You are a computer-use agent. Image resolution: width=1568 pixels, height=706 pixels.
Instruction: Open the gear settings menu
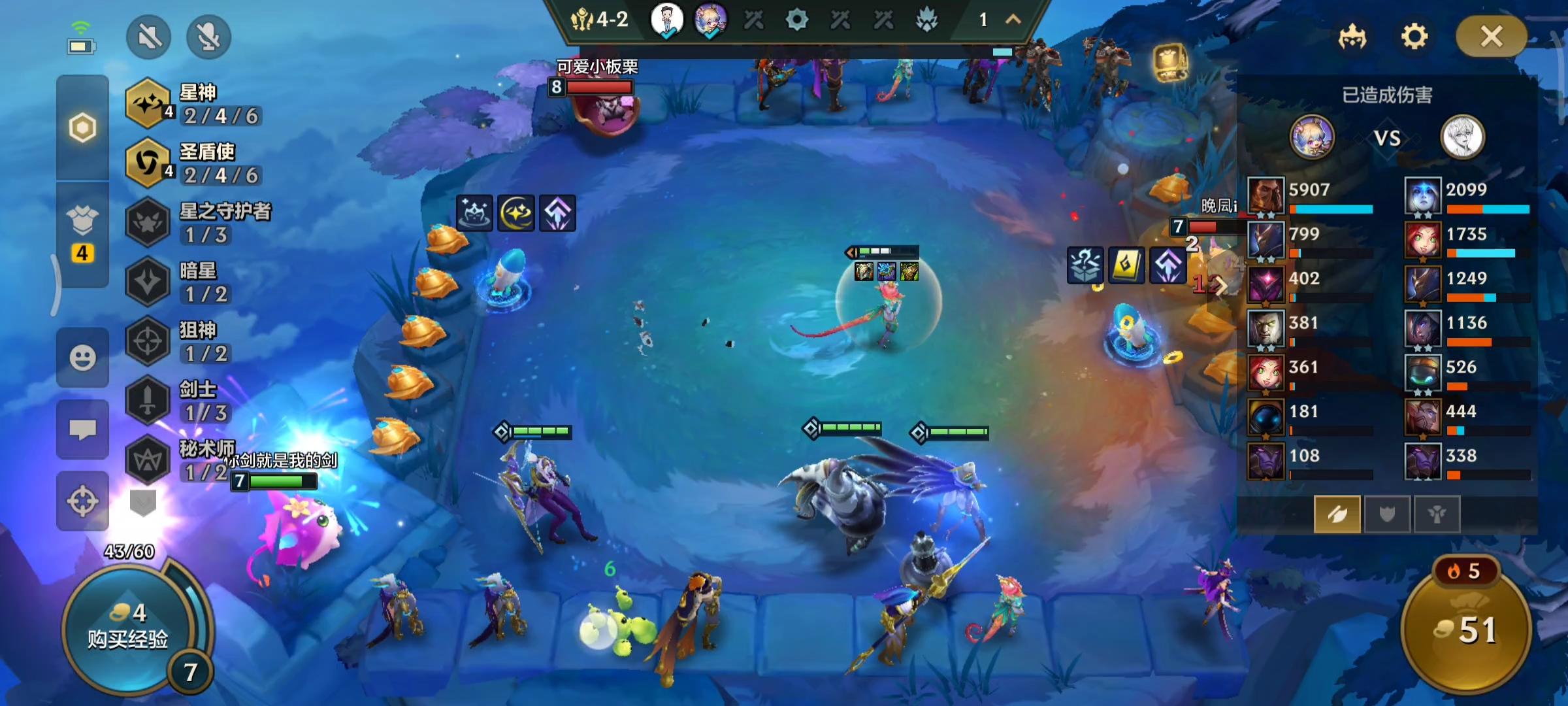pyautogui.click(x=1414, y=37)
